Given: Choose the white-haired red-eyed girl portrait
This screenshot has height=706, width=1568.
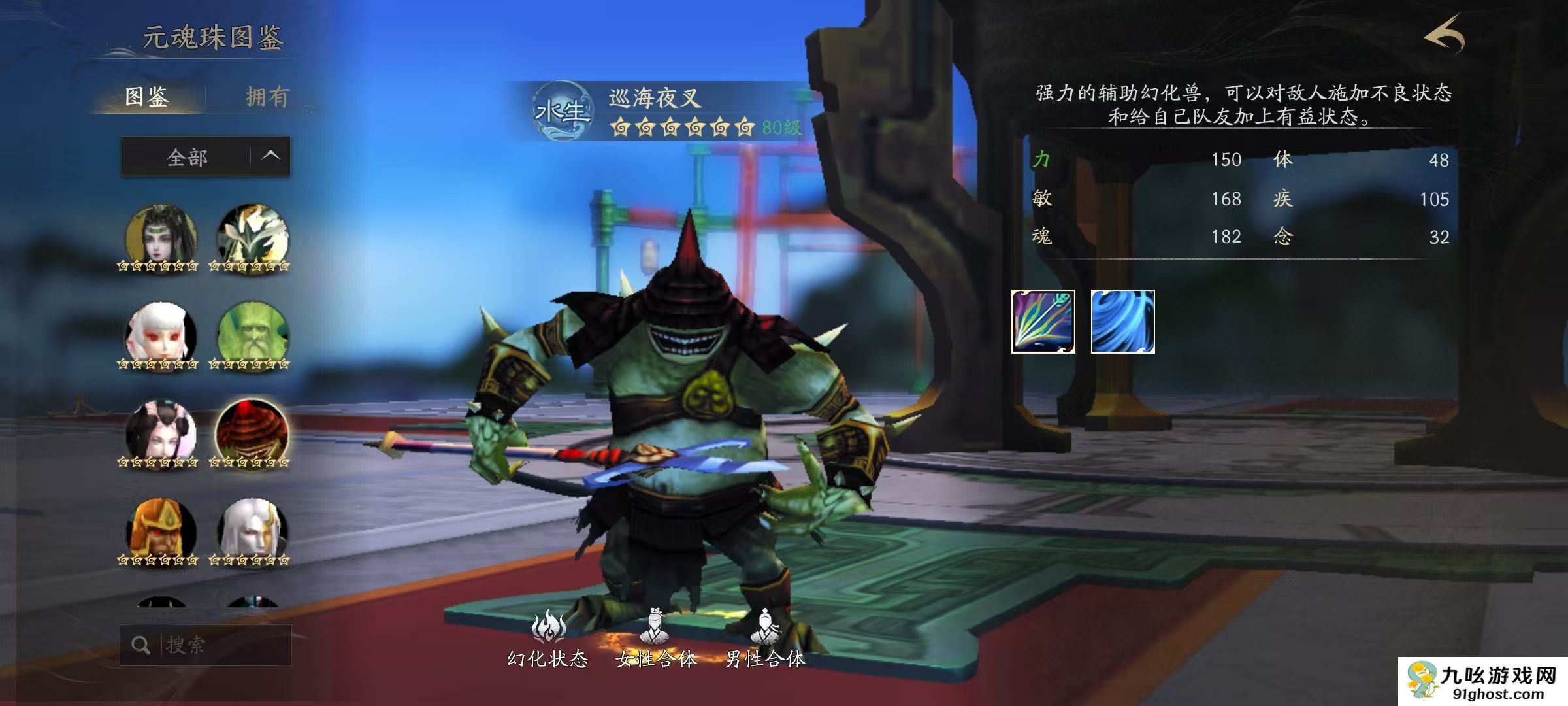Looking at the screenshot, I should coord(160,335).
